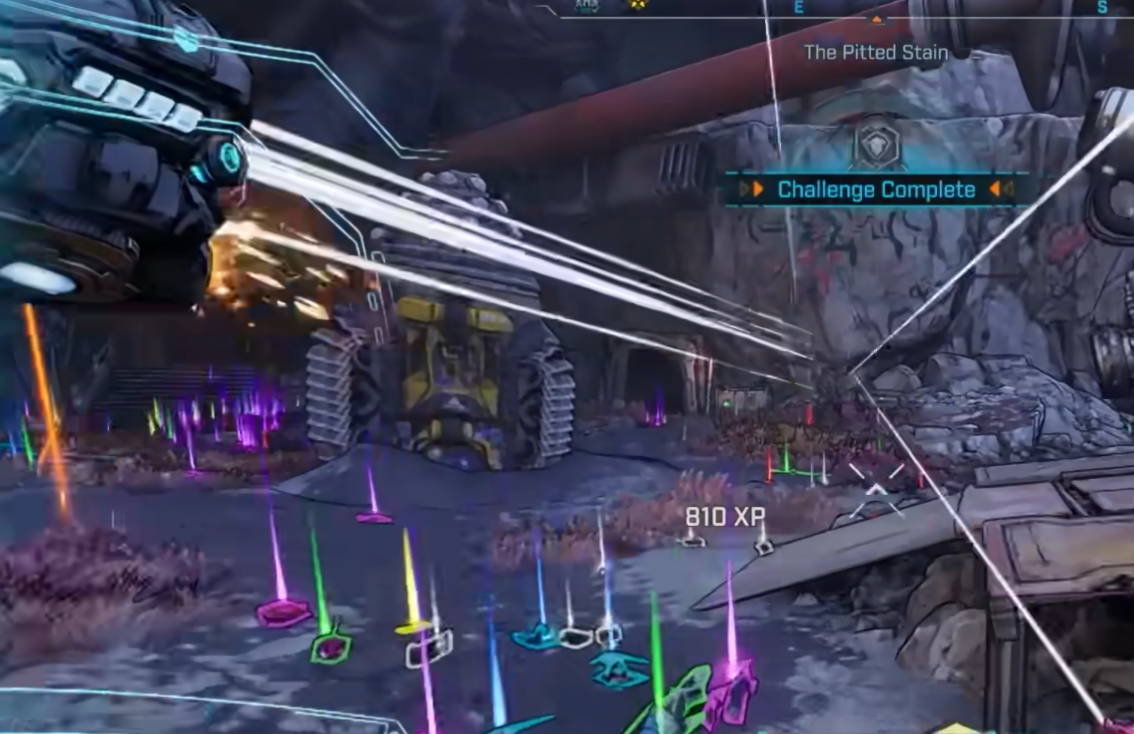Image resolution: width=1134 pixels, height=734 pixels.
Task: Select the challenge badge icon above the banner
Action: click(877, 147)
